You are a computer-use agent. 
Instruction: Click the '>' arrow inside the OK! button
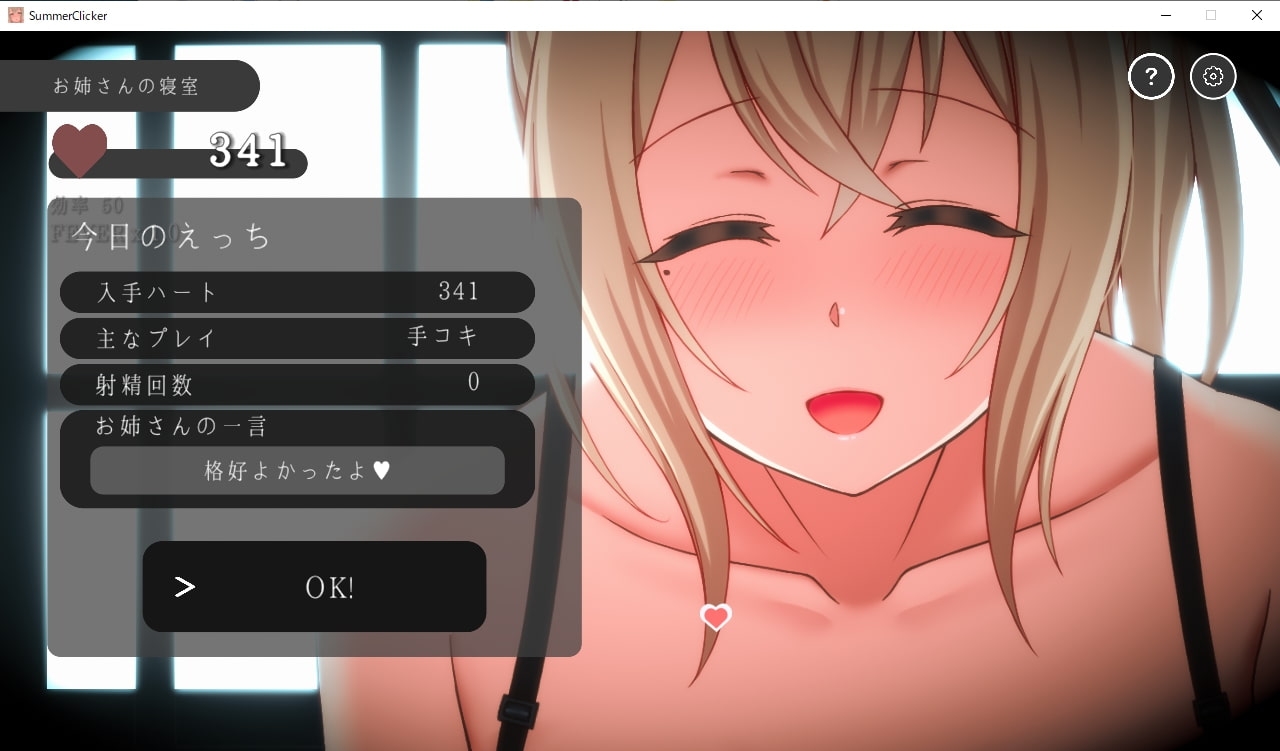pyautogui.click(x=184, y=587)
